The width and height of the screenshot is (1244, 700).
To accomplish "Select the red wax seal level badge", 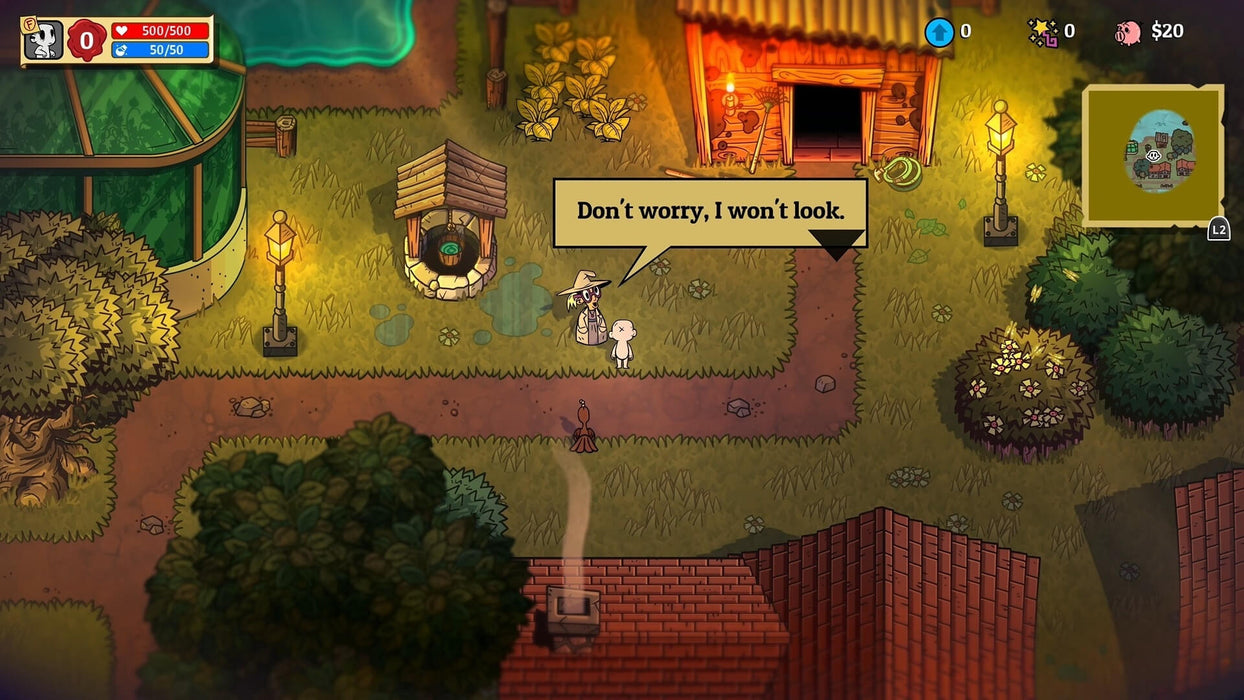I will click(x=87, y=40).
